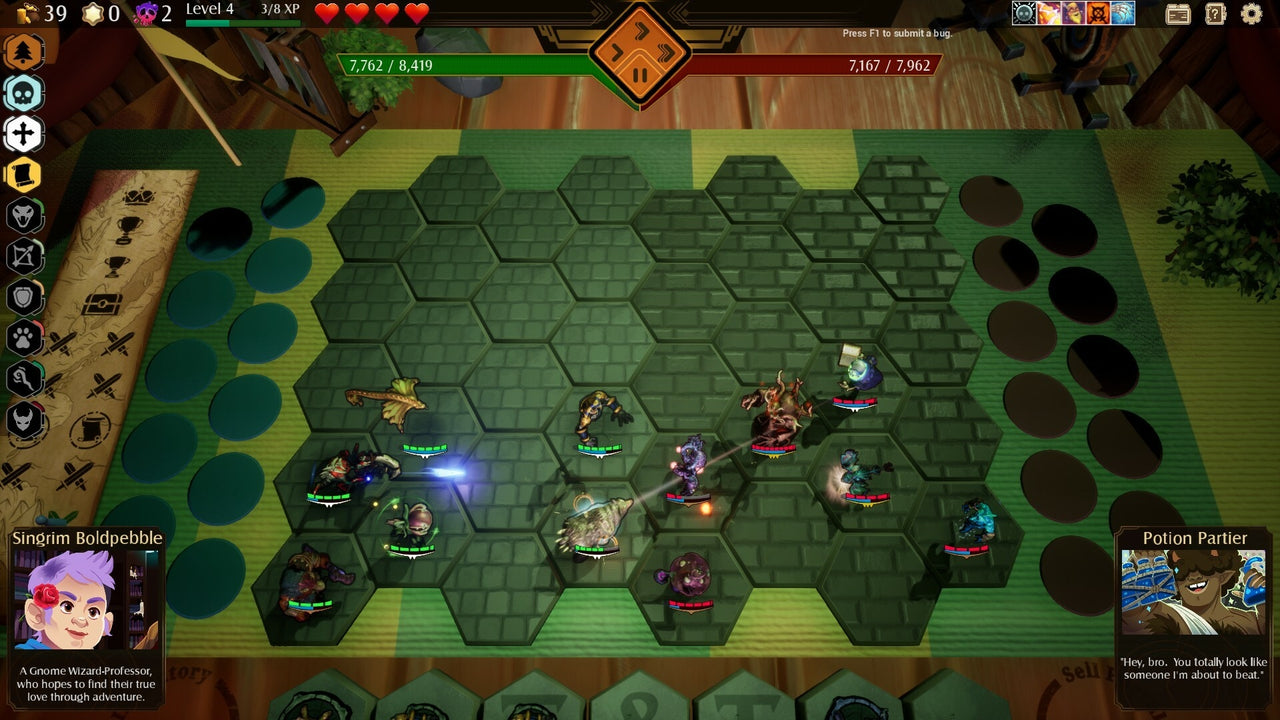Viewport: 1280px width, 720px height.
Task: Select the tree icon in the left sidebar
Action: coord(25,53)
